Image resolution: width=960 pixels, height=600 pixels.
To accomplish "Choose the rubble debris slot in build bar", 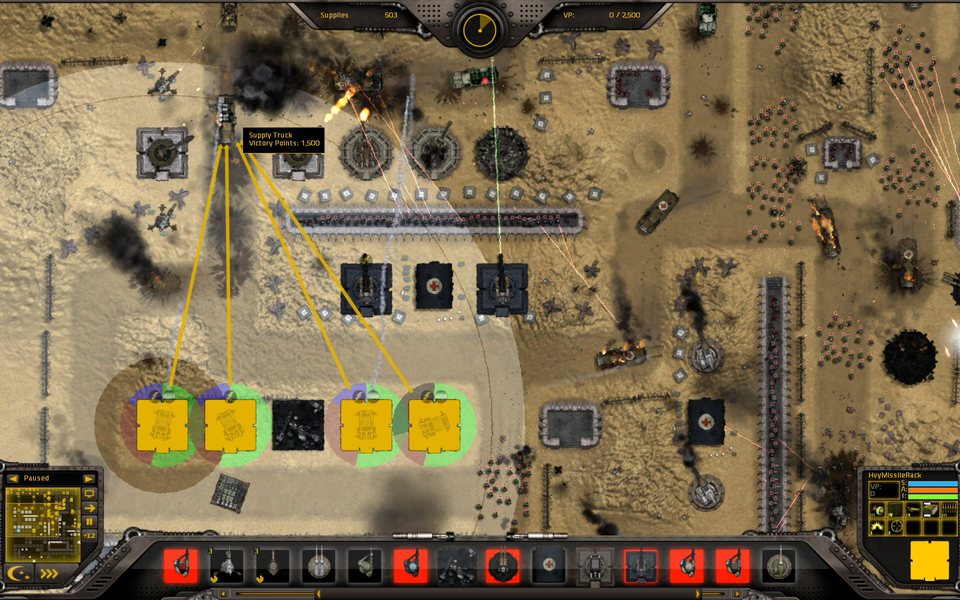I will [457, 565].
